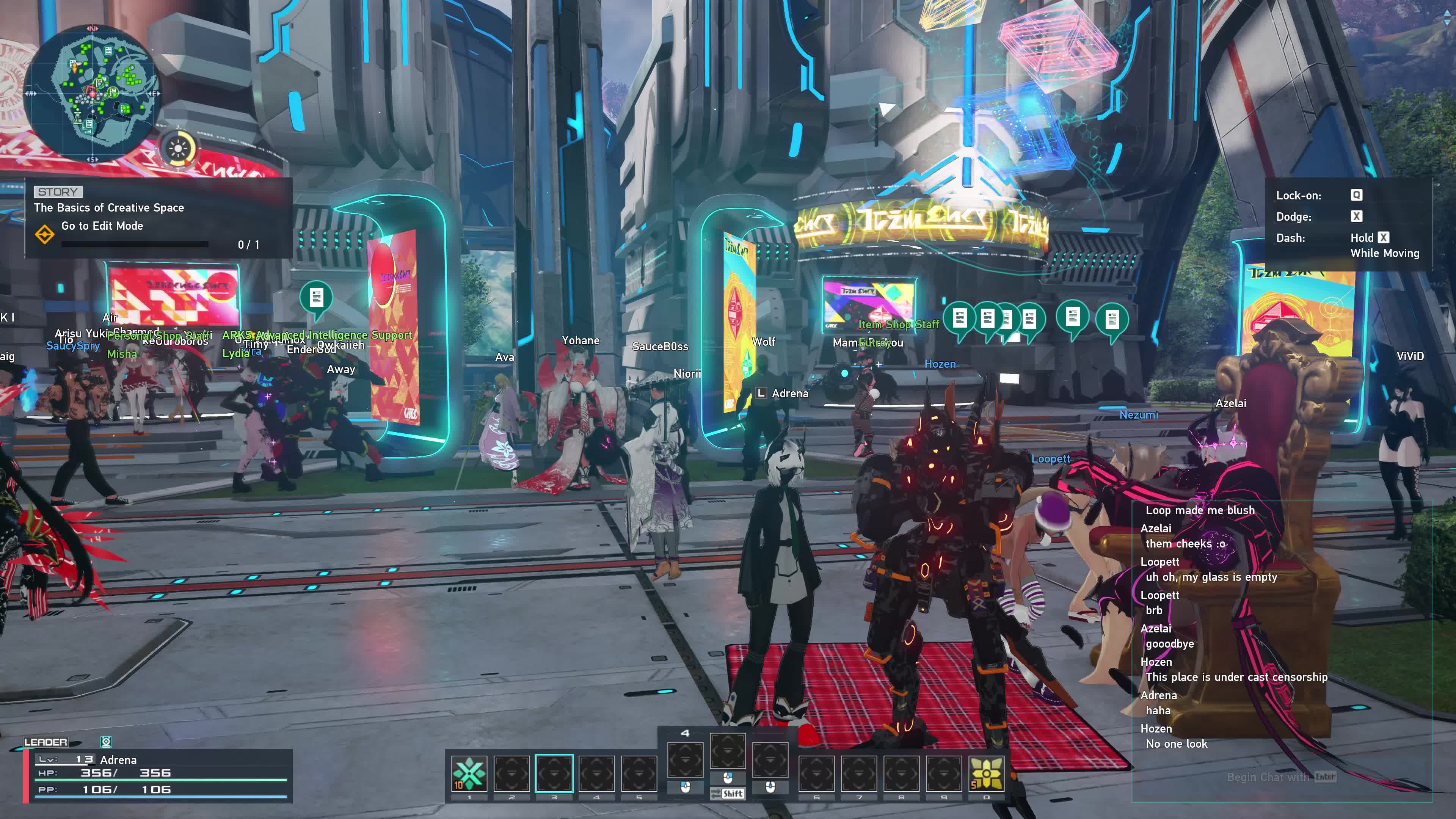
Task: Open the circular minimap
Action: click(91, 91)
